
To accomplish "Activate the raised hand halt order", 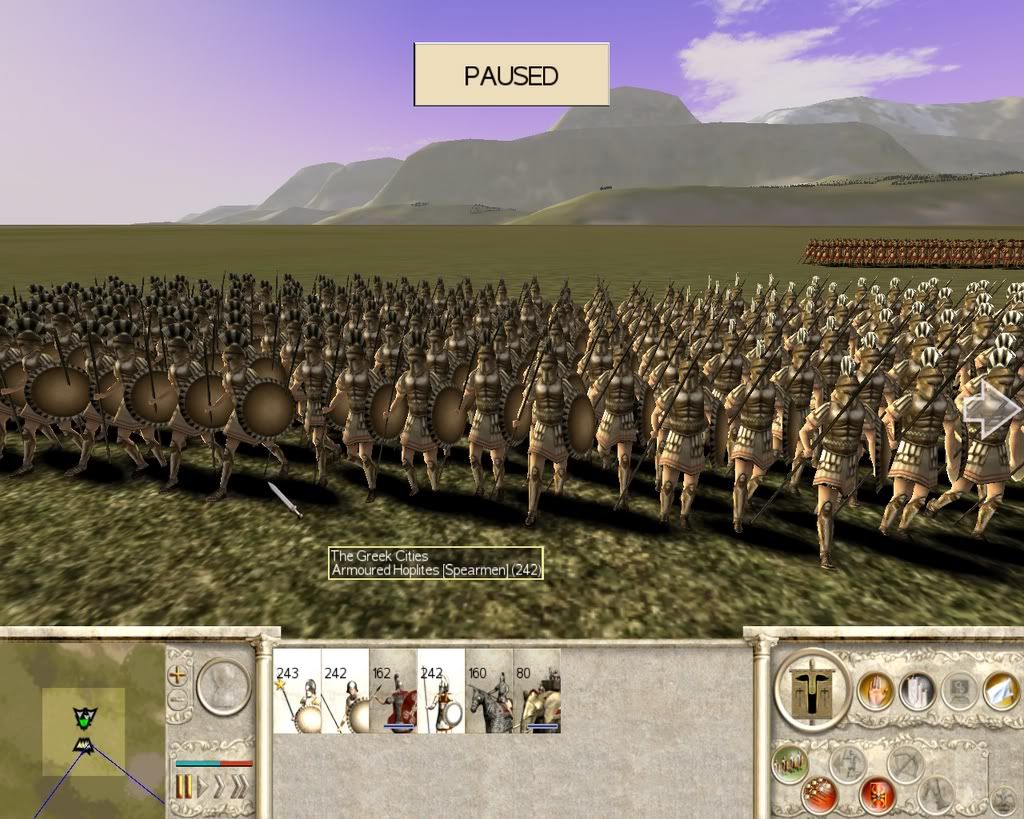I will click(876, 690).
